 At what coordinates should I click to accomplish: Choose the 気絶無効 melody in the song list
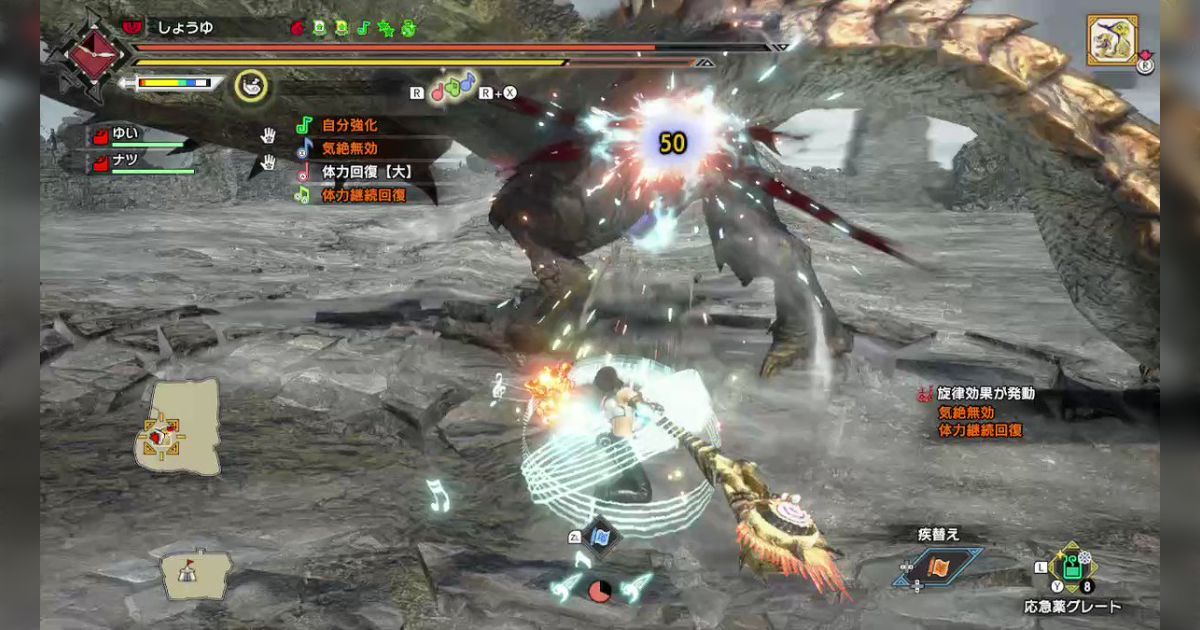[348, 149]
